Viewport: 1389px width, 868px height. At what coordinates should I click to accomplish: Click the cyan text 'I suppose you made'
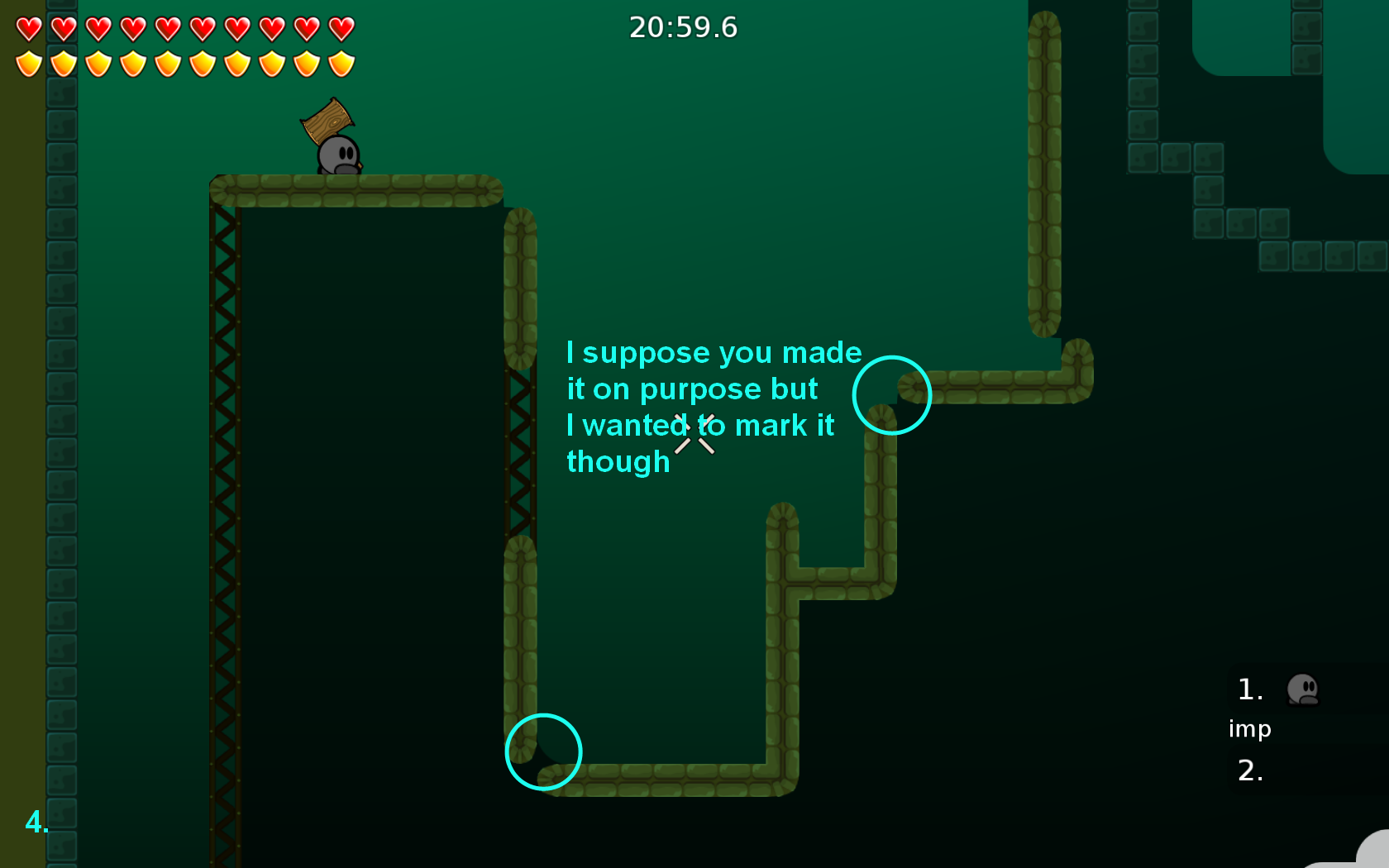point(713,351)
